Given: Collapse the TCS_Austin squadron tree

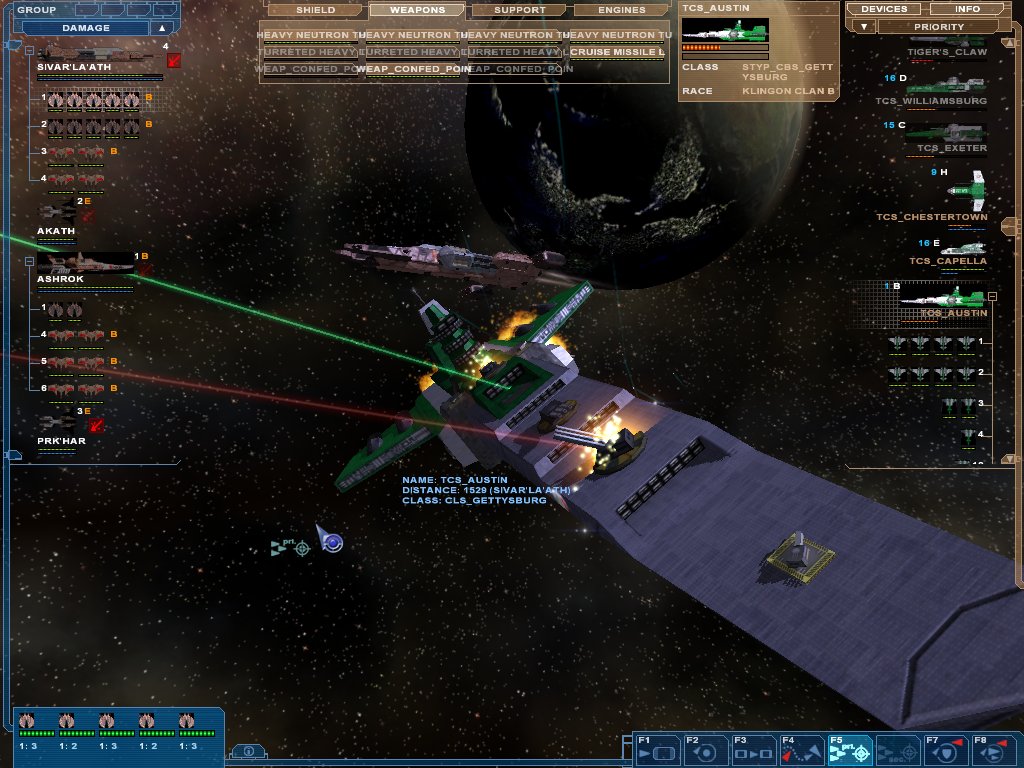Looking at the screenshot, I should pyautogui.click(x=992, y=296).
